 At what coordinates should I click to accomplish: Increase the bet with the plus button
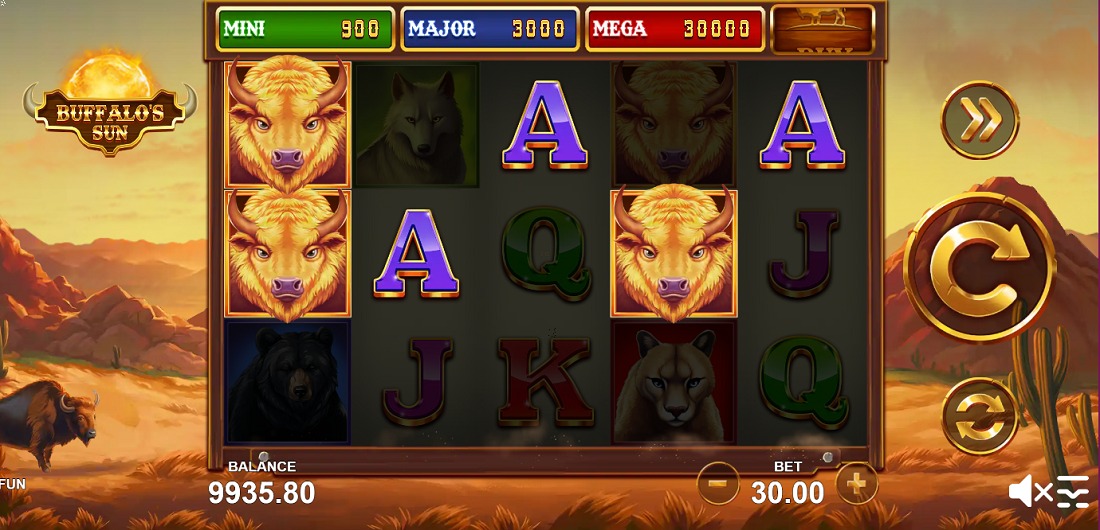pos(856,484)
